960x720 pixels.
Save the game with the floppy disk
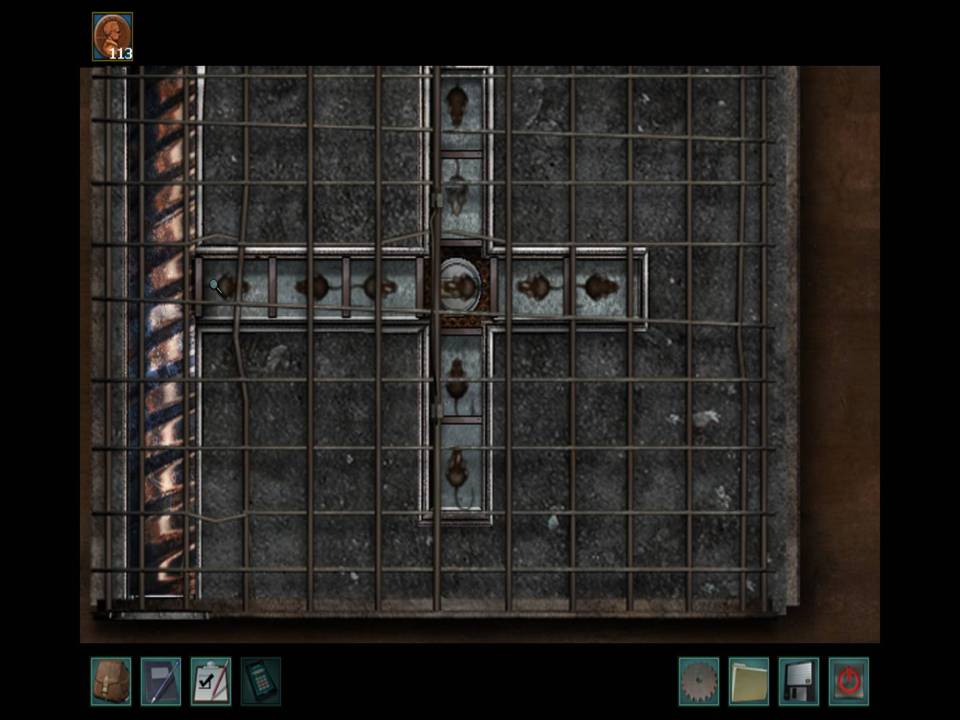pos(798,681)
